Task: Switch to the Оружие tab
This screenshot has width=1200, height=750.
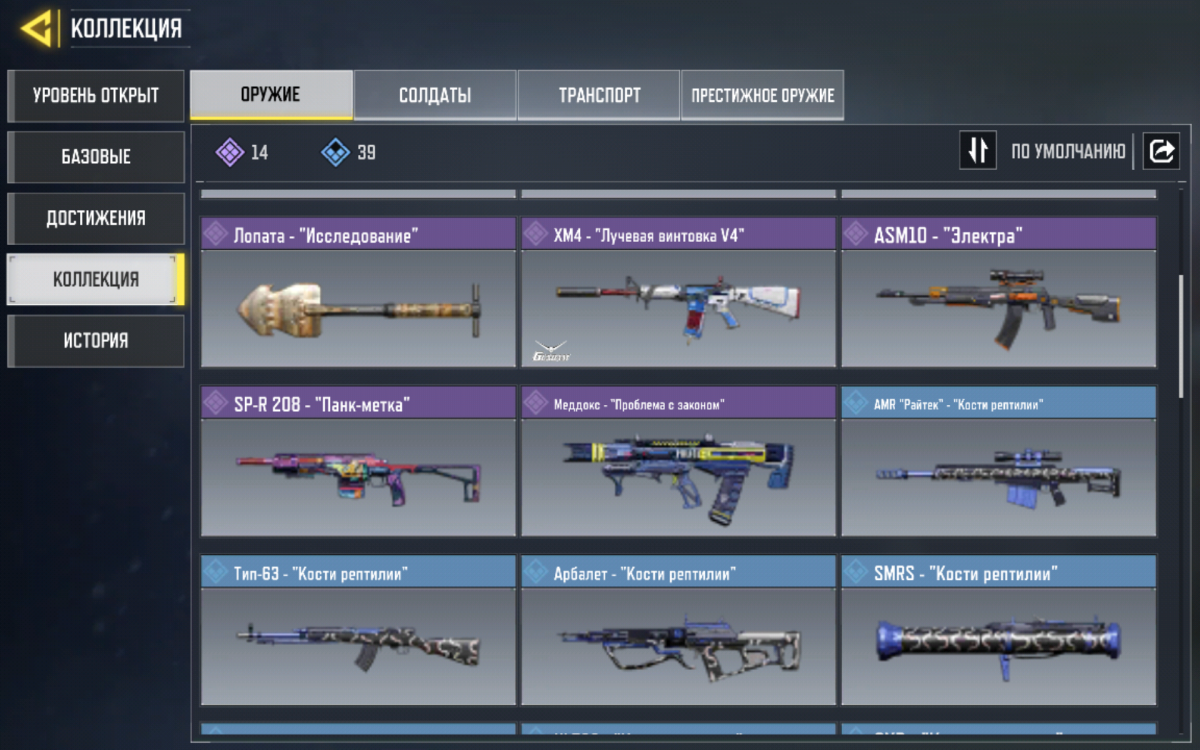Action: pos(271,95)
